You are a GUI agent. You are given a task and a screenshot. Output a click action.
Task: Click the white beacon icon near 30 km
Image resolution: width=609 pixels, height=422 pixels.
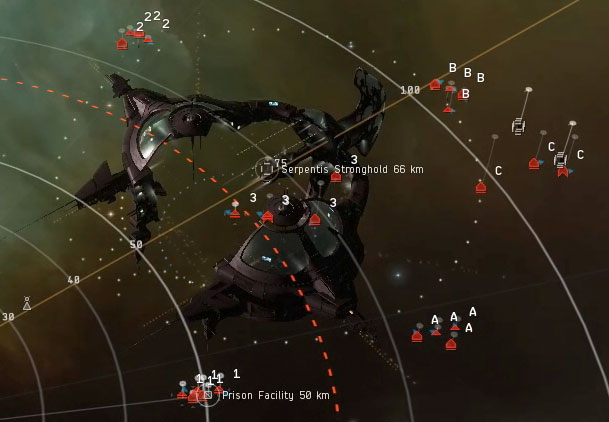tap(27, 303)
